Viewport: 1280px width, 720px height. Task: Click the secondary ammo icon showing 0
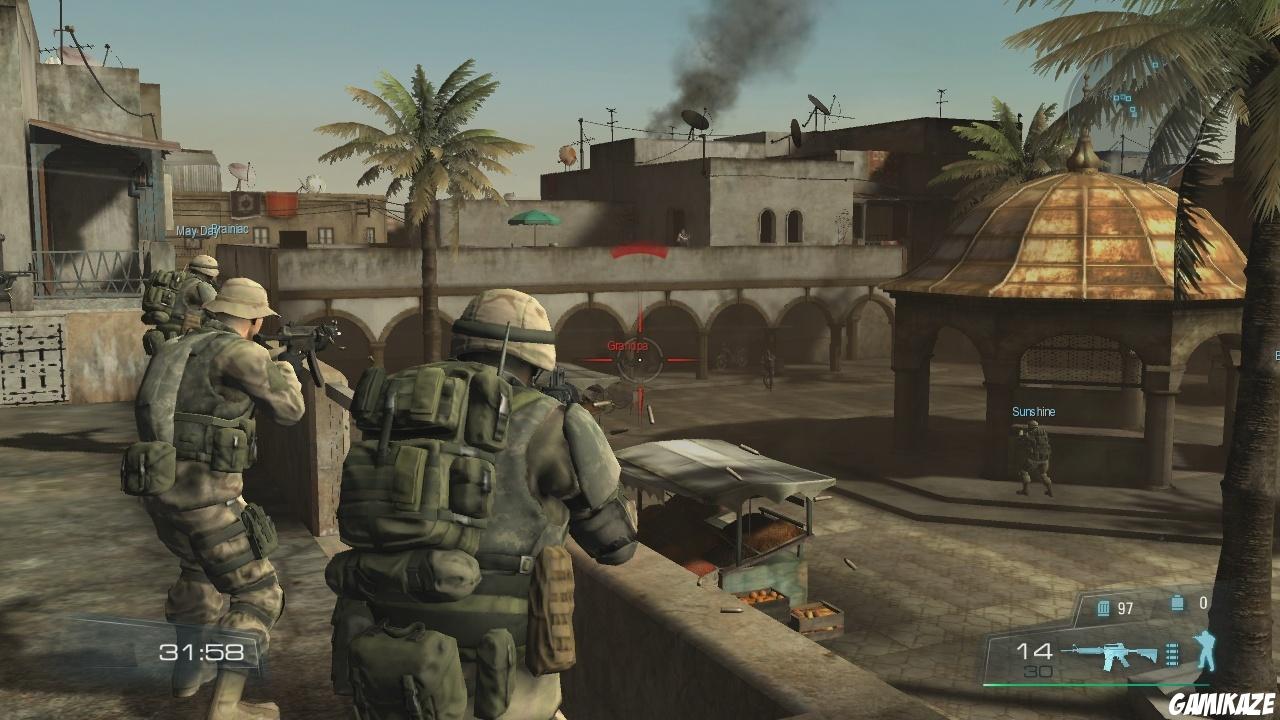(1175, 601)
